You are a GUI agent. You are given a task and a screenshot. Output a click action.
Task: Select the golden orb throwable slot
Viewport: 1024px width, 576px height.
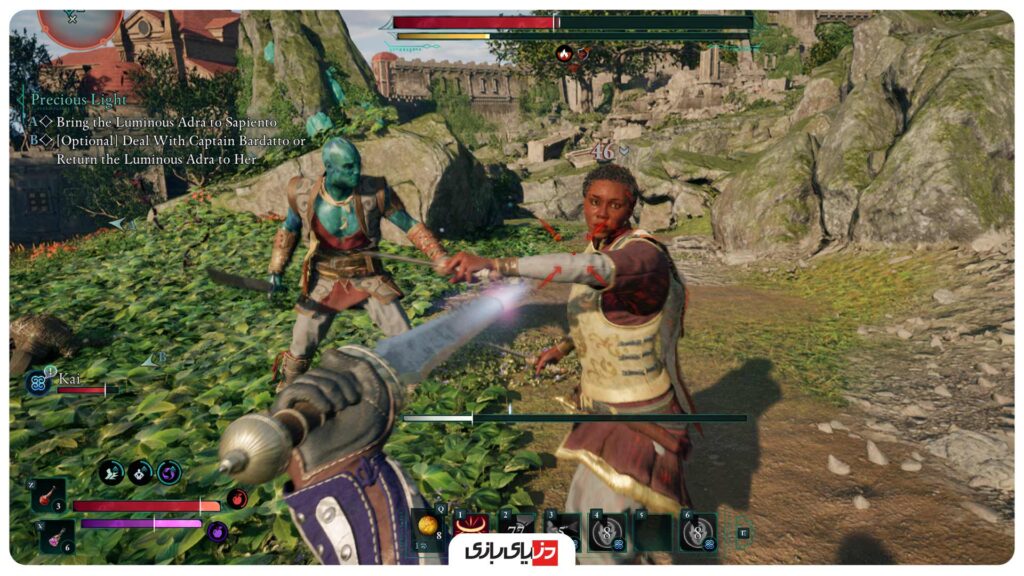[x=428, y=528]
